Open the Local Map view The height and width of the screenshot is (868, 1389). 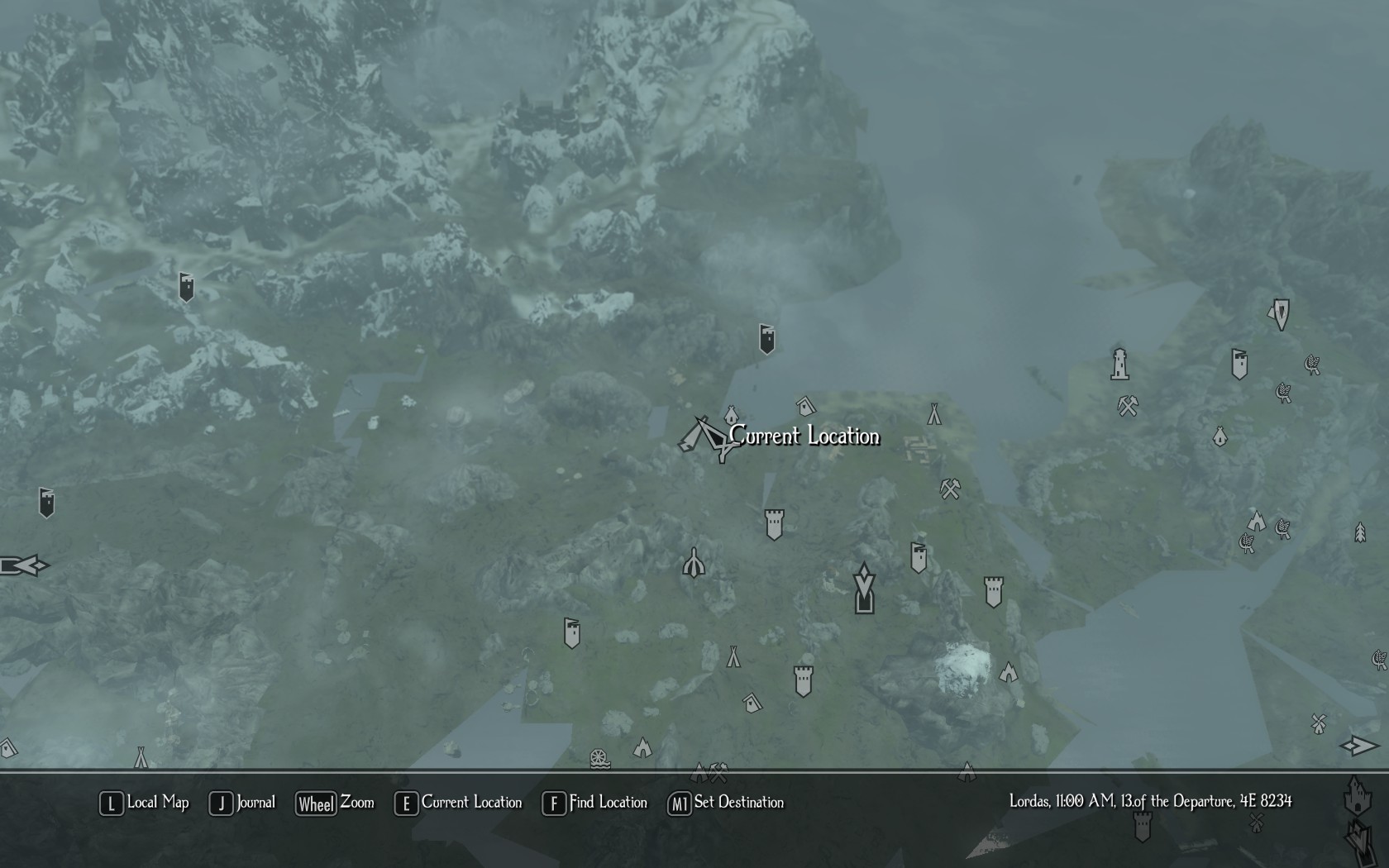tap(145, 803)
